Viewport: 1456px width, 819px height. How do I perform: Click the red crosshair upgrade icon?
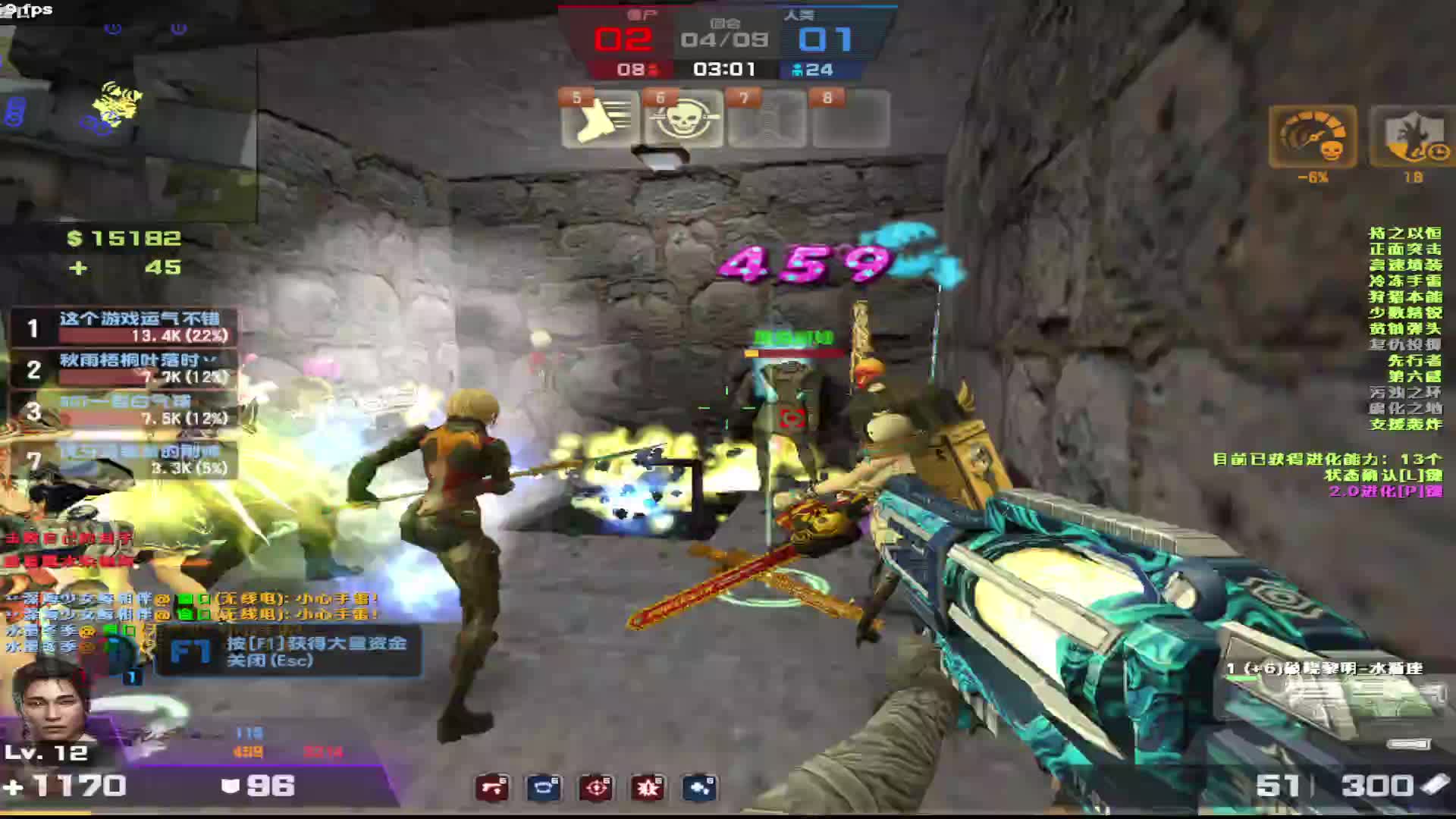click(596, 788)
